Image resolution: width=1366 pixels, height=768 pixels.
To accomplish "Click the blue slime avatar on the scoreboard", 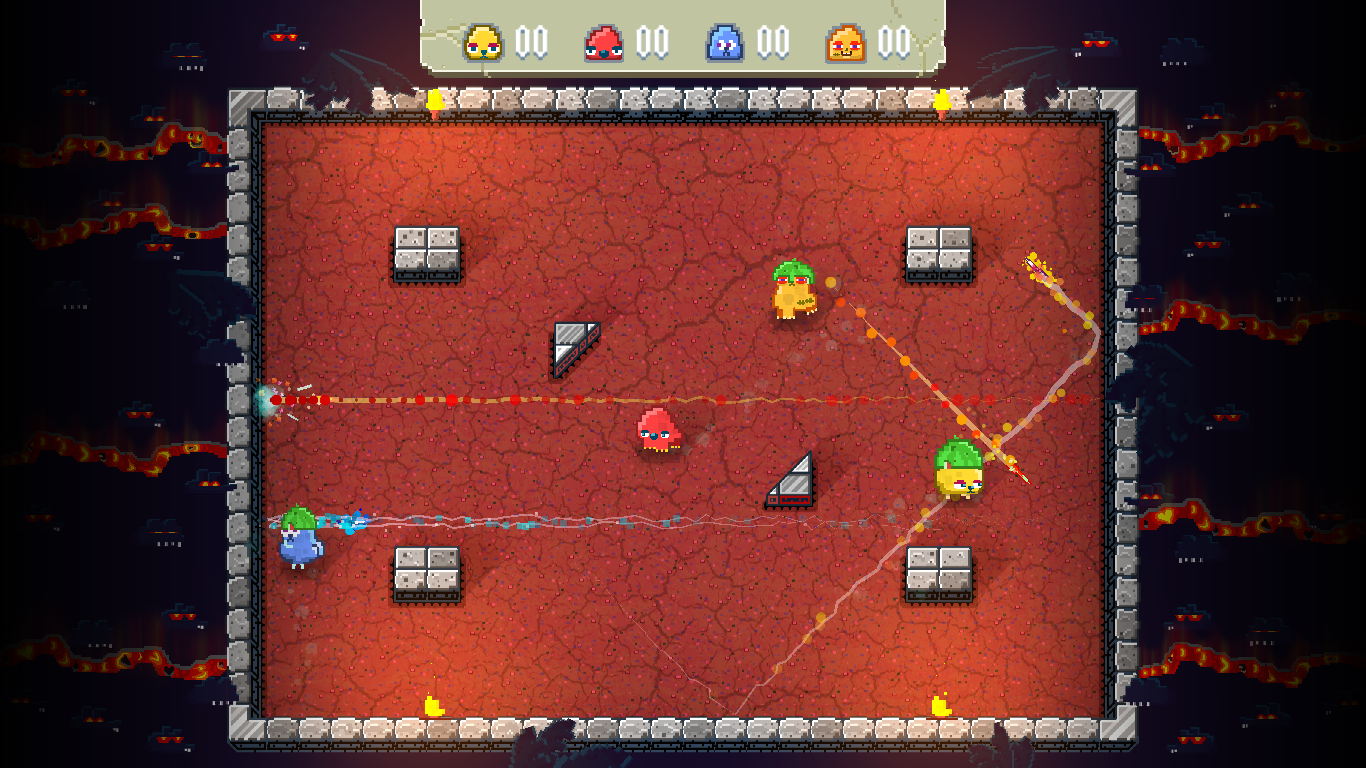I will tap(725, 43).
